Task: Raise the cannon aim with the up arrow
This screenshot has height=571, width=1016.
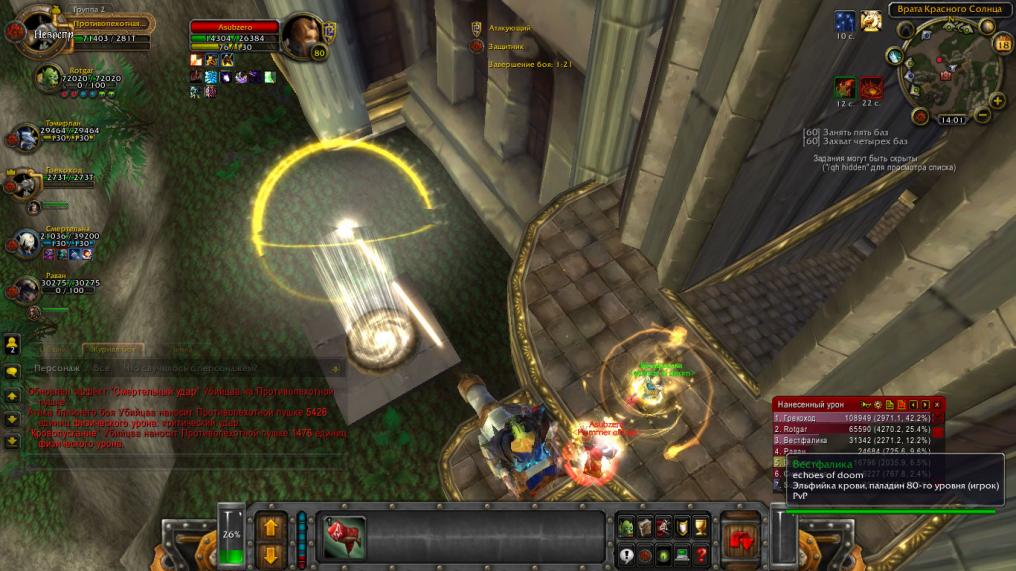Action: 272,526
